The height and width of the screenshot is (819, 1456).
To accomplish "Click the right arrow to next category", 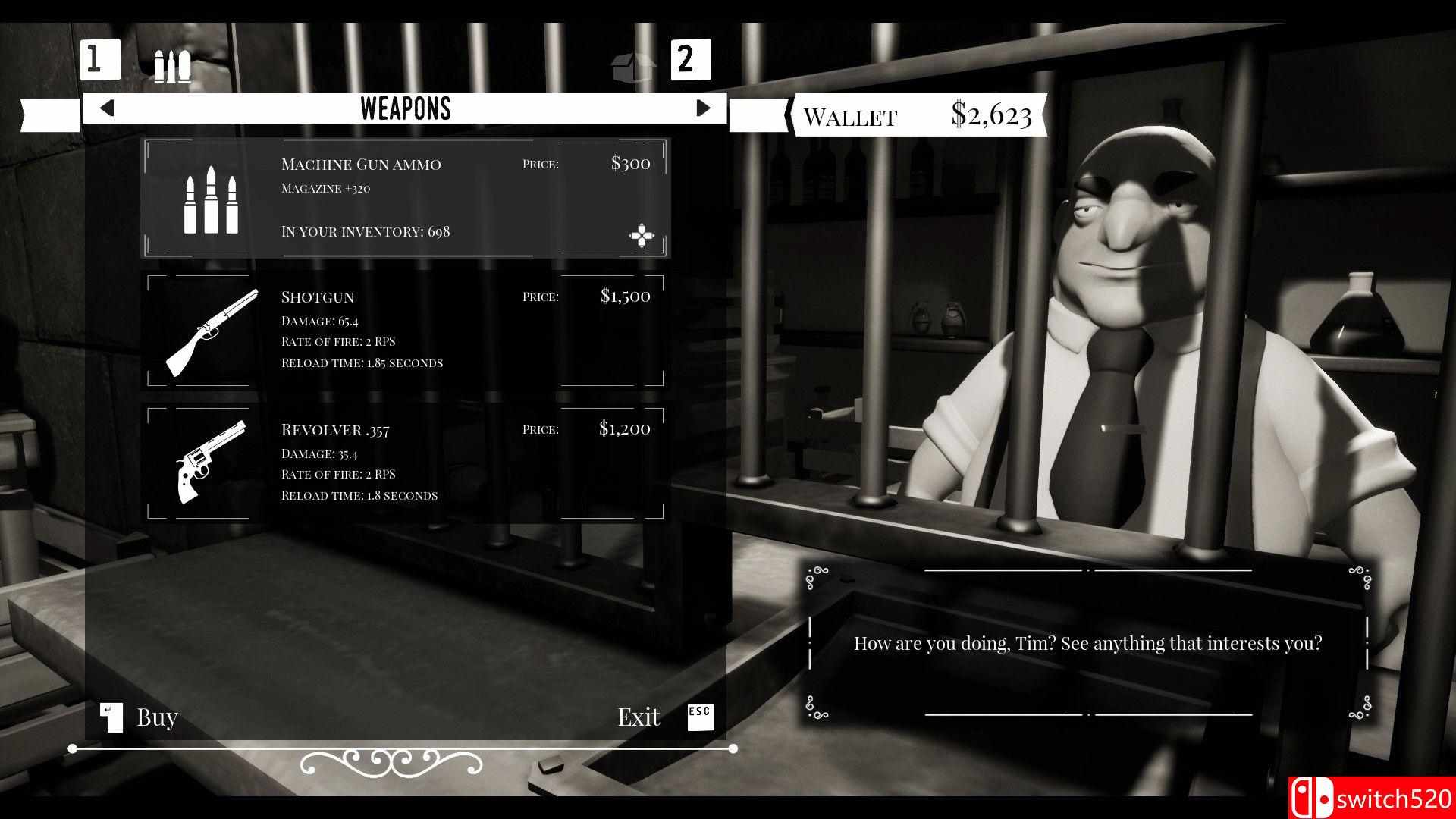I will point(702,108).
